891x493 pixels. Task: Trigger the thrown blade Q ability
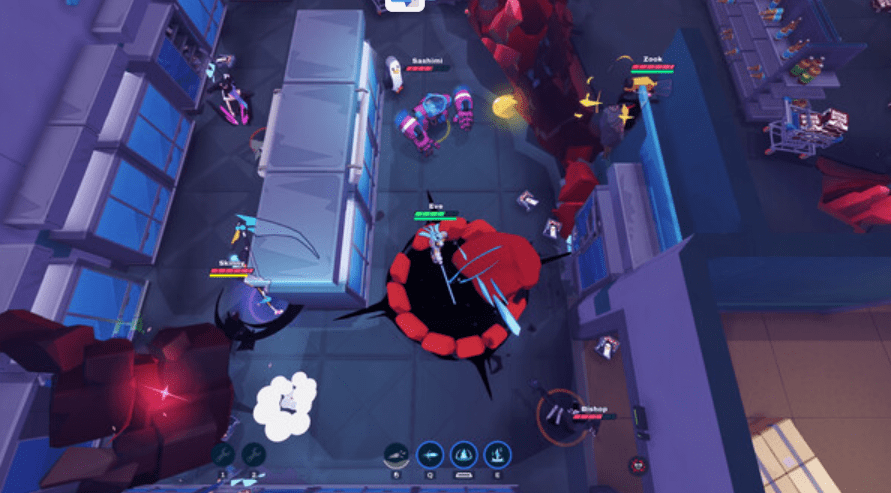tap(430, 454)
